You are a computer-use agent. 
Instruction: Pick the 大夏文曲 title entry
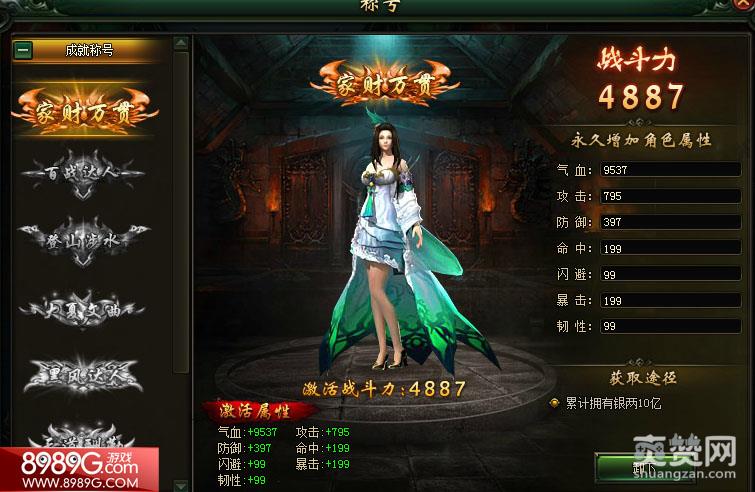pos(84,307)
